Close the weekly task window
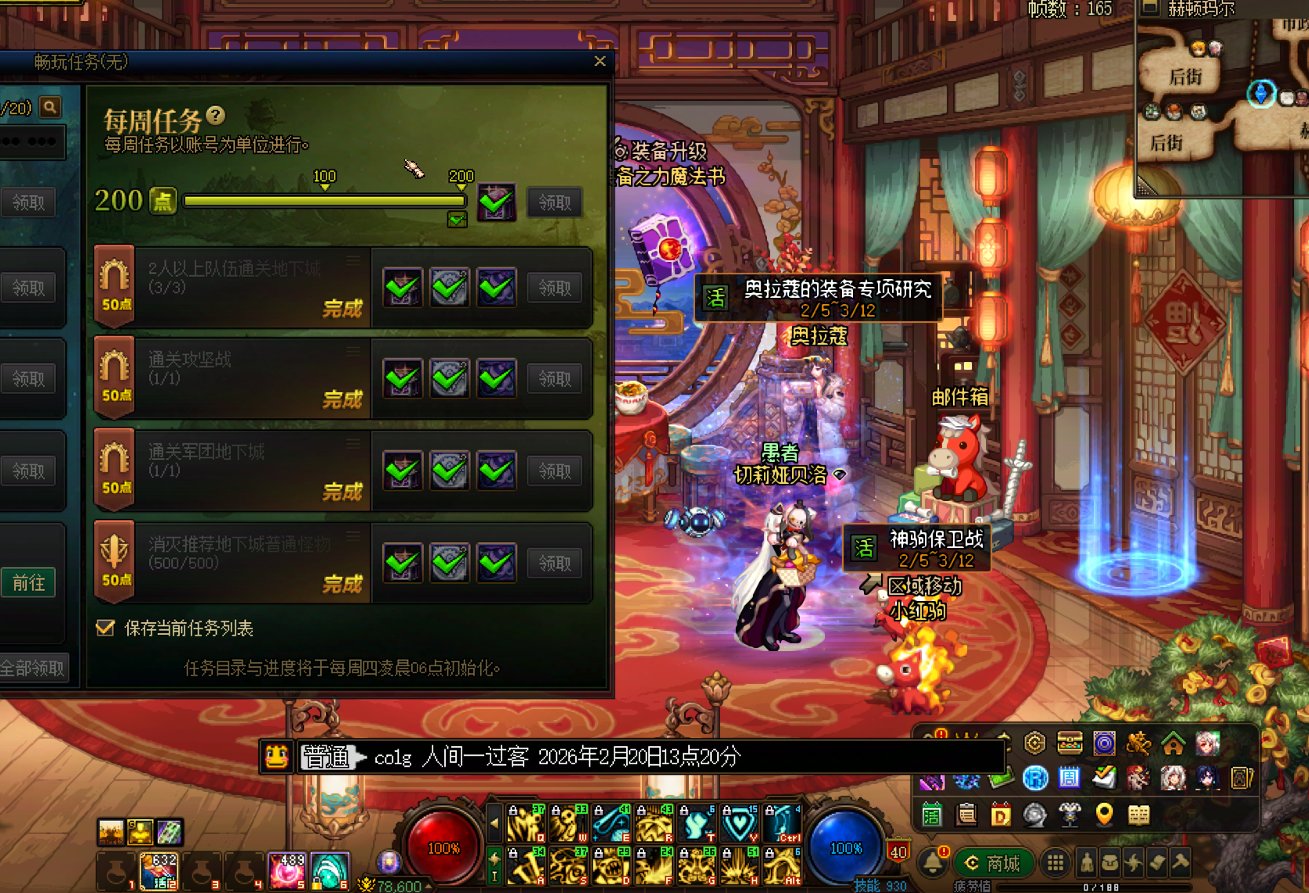The image size is (1309, 893). [x=600, y=62]
